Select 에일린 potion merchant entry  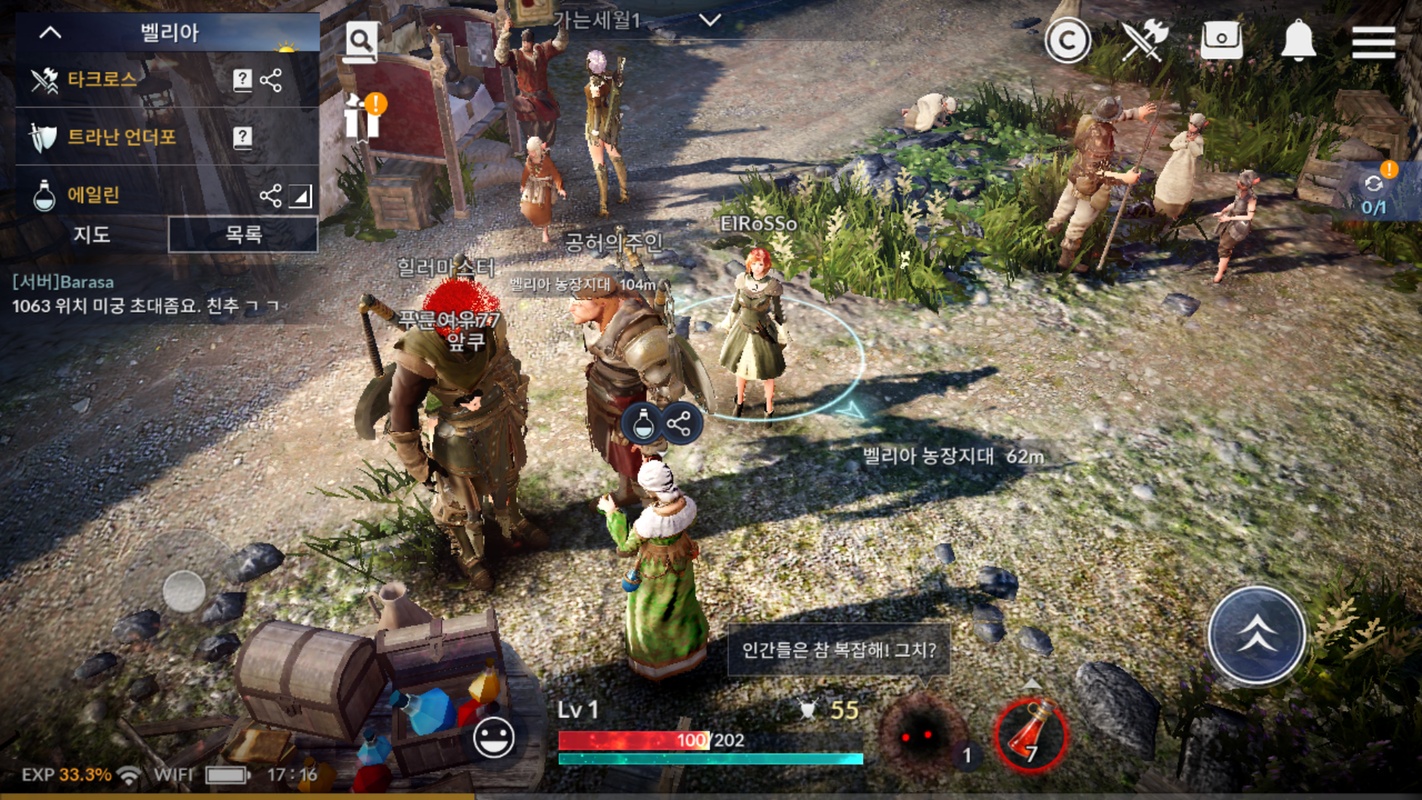[93, 195]
